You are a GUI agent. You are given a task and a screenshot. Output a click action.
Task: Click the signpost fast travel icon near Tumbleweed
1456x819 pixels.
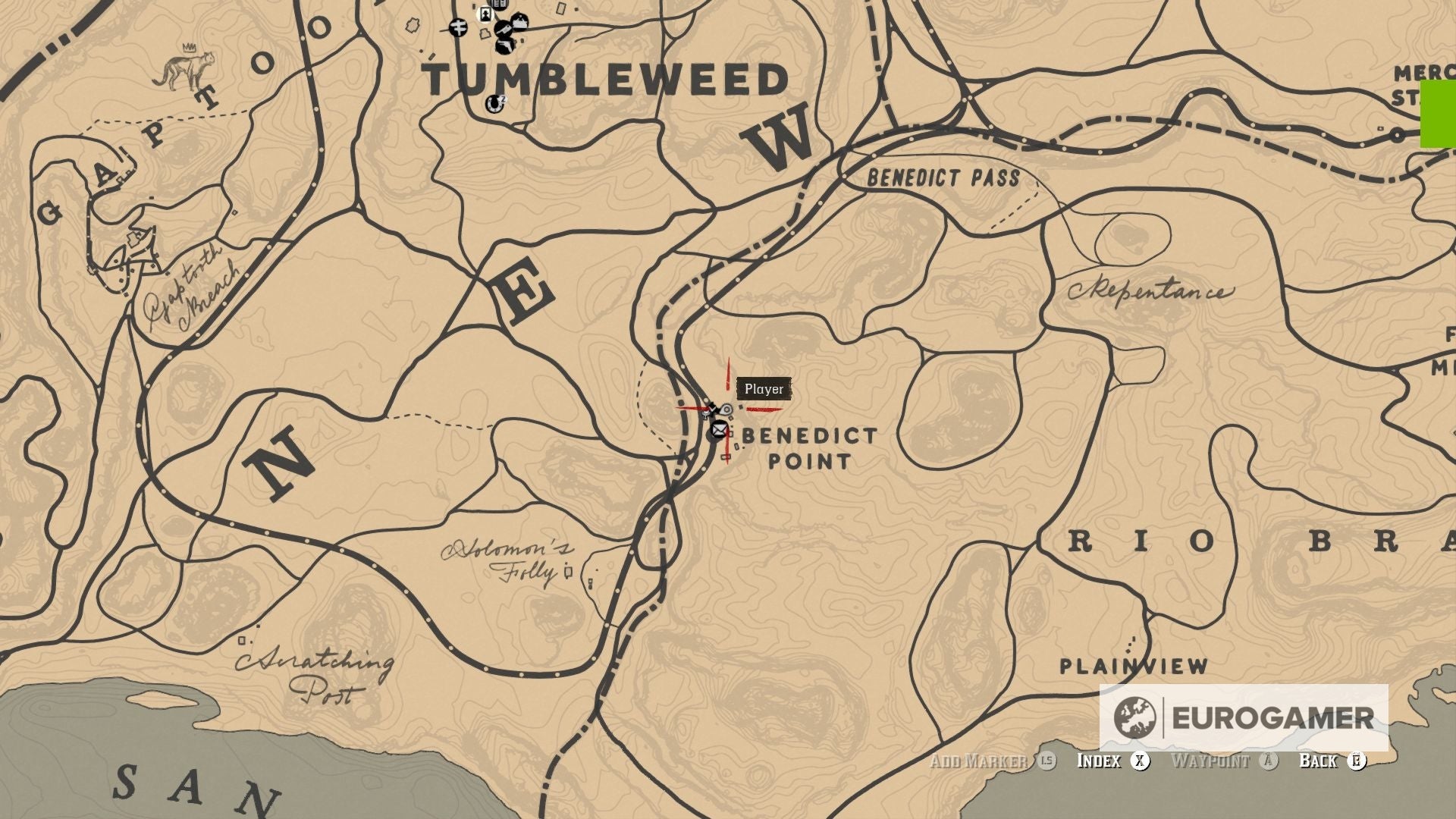tap(458, 28)
